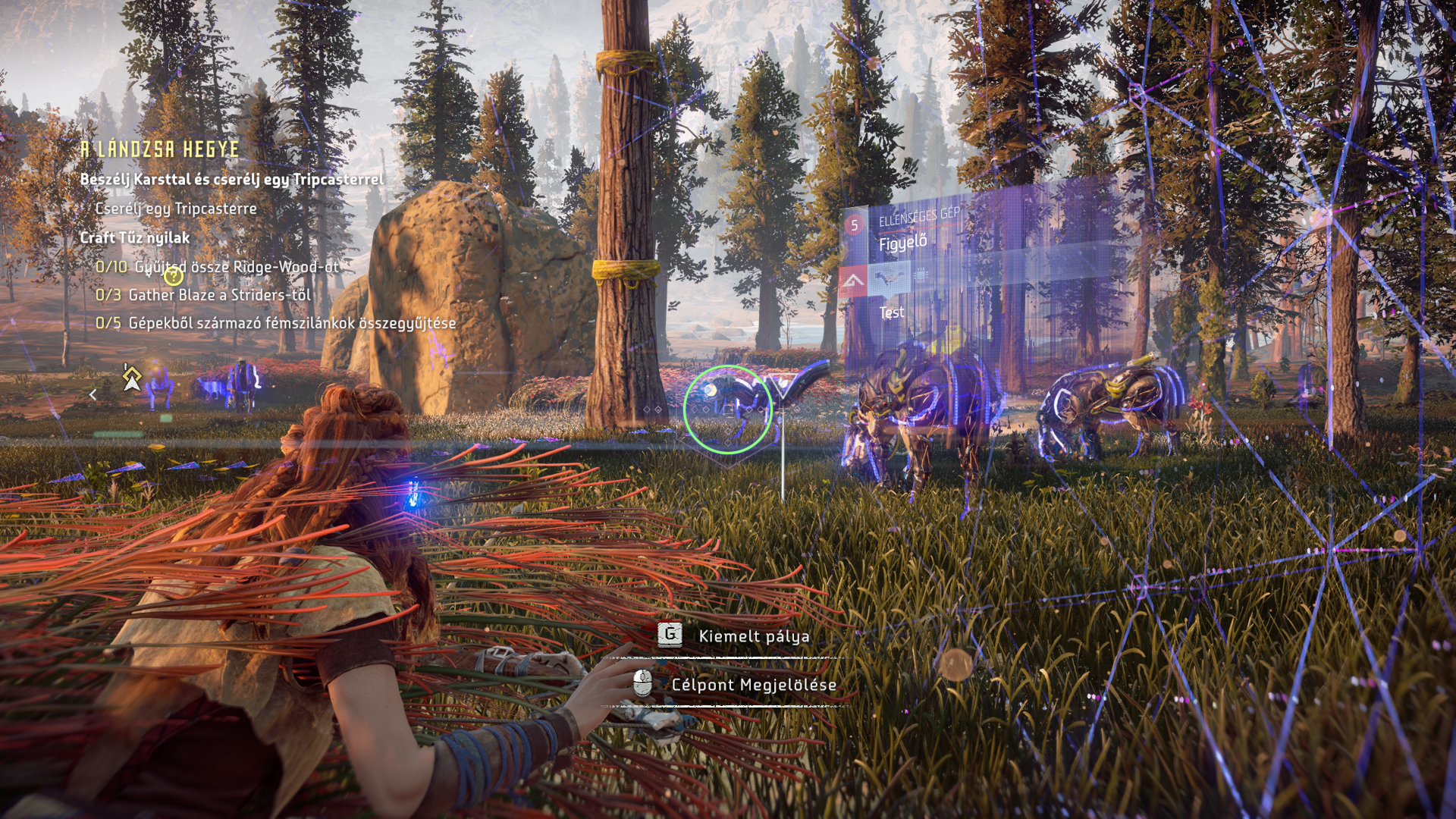Click the Beszélj Karsttal objective line
Viewport: 1456px width, 819px height.
(232, 180)
